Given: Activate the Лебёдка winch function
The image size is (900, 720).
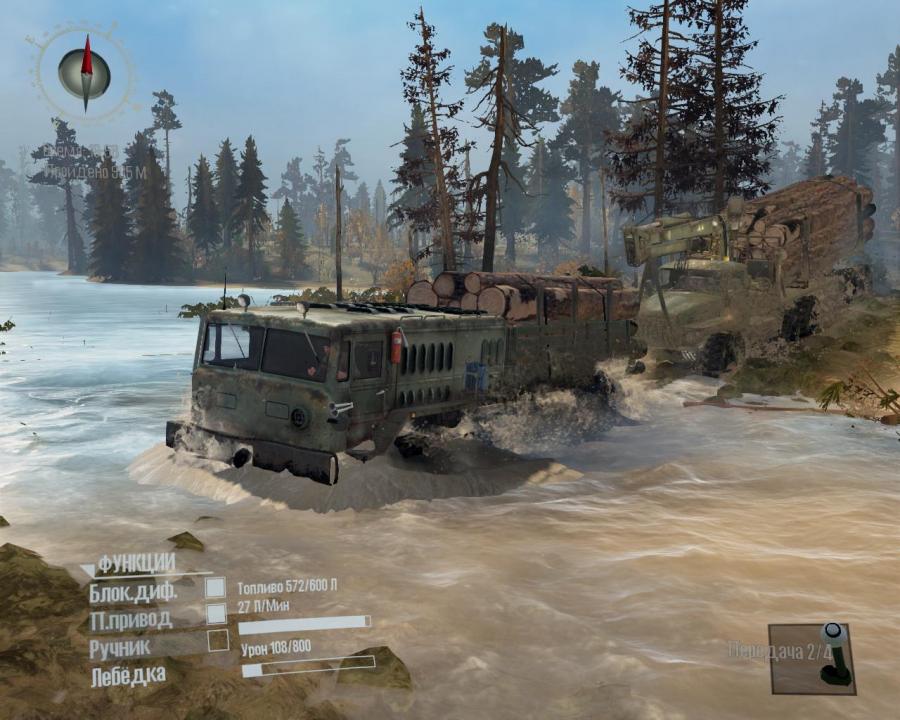Looking at the screenshot, I should coord(128,676).
